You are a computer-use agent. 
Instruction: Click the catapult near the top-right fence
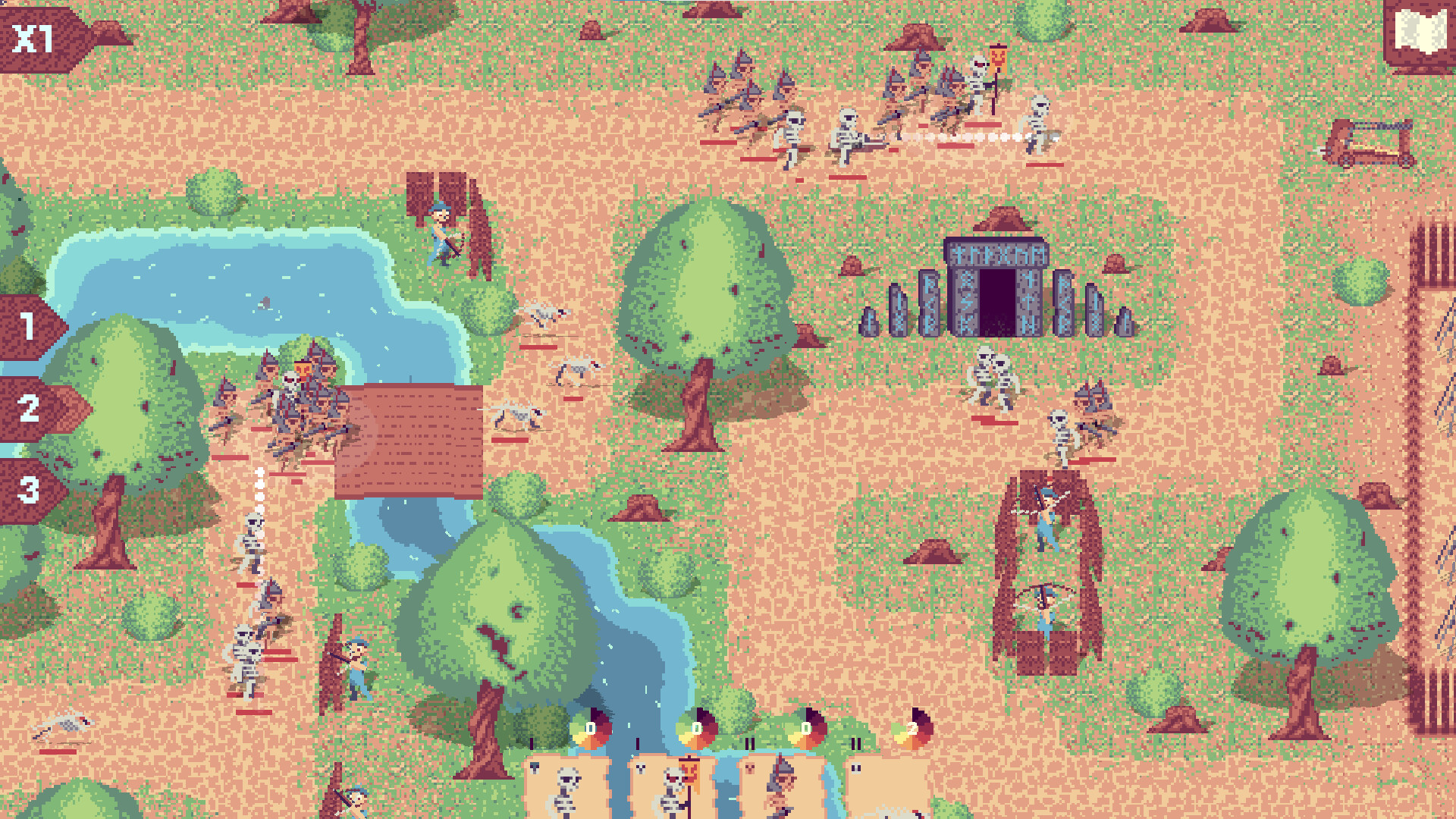[1369, 144]
